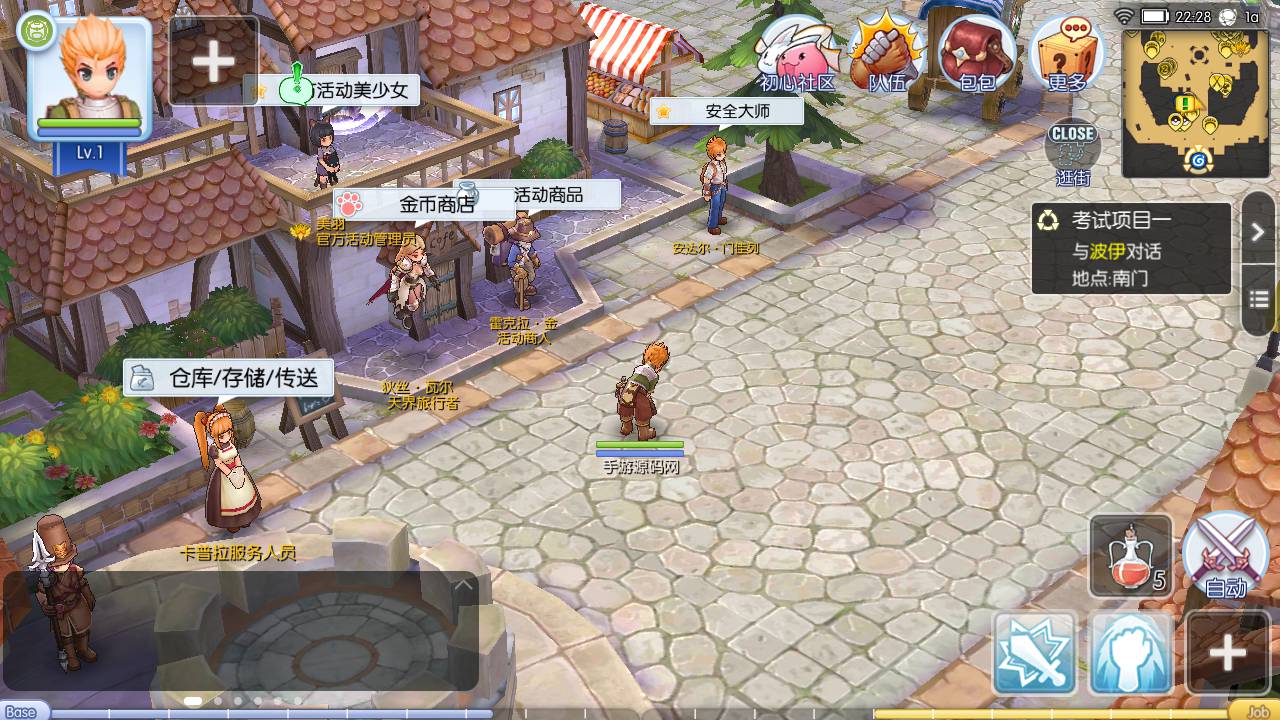Open the minimap
Screen dimensions: 1280x720
(x=1196, y=102)
